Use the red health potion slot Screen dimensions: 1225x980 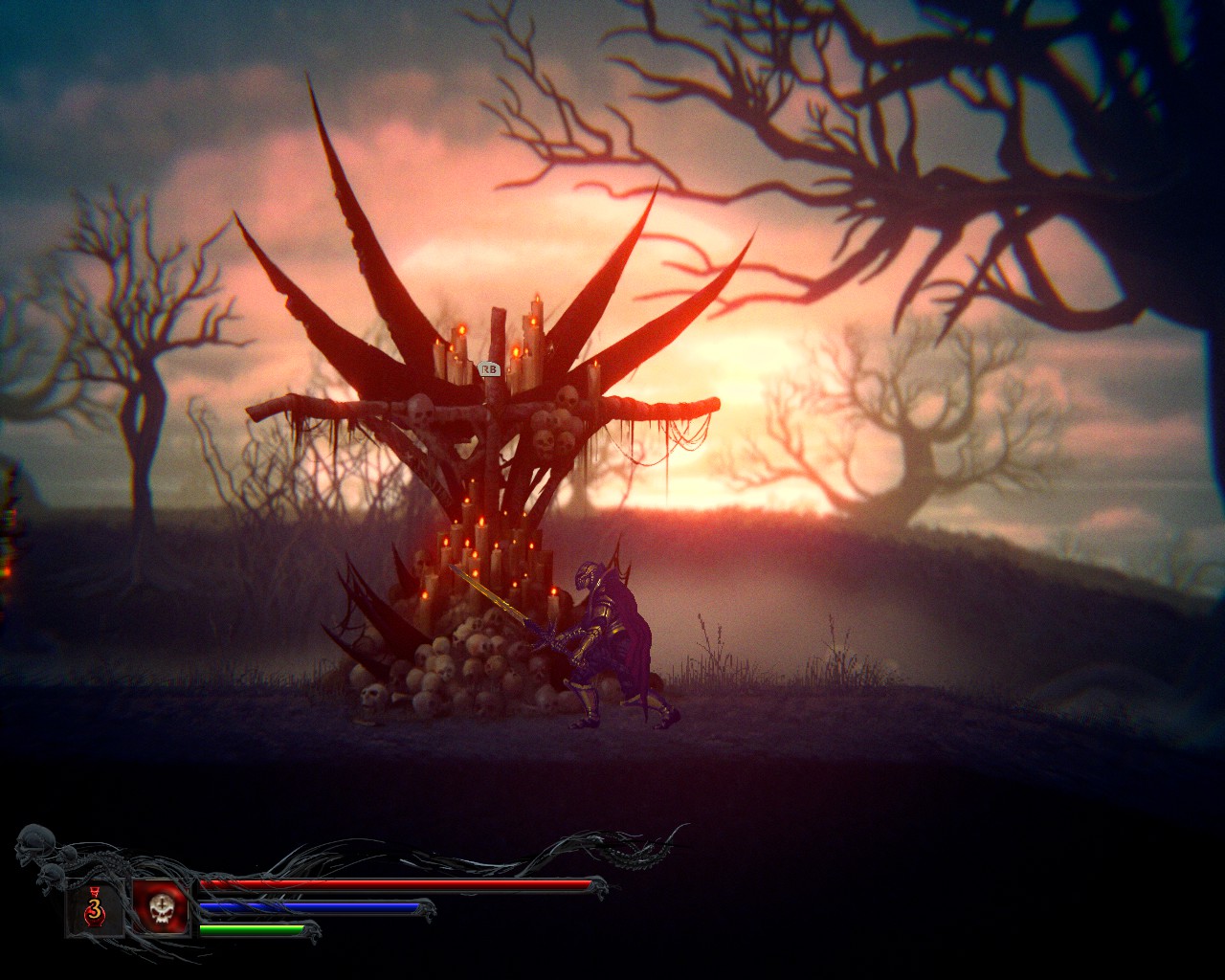tap(94, 907)
